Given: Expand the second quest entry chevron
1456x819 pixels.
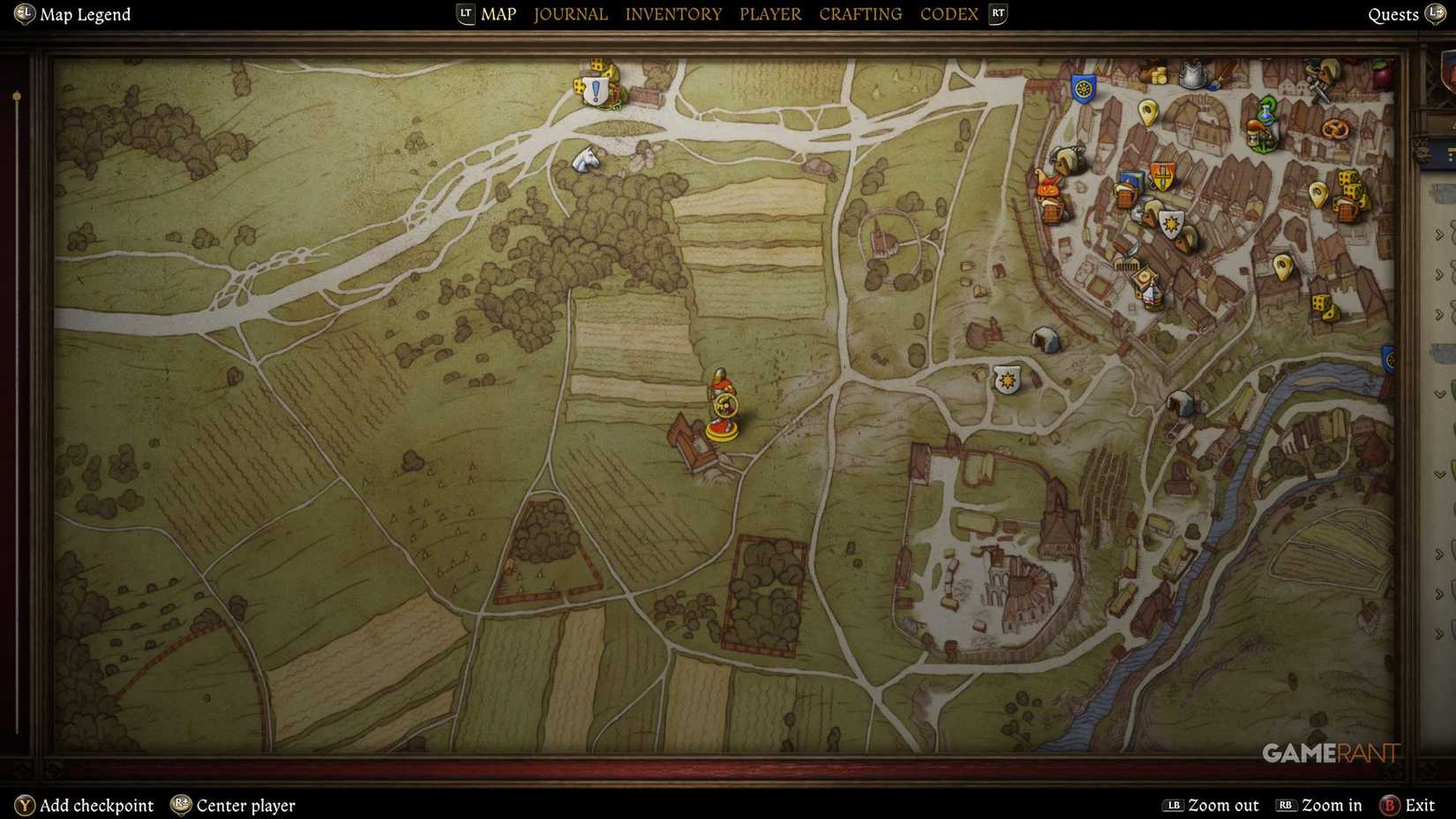Looking at the screenshot, I should [x=1439, y=273].
